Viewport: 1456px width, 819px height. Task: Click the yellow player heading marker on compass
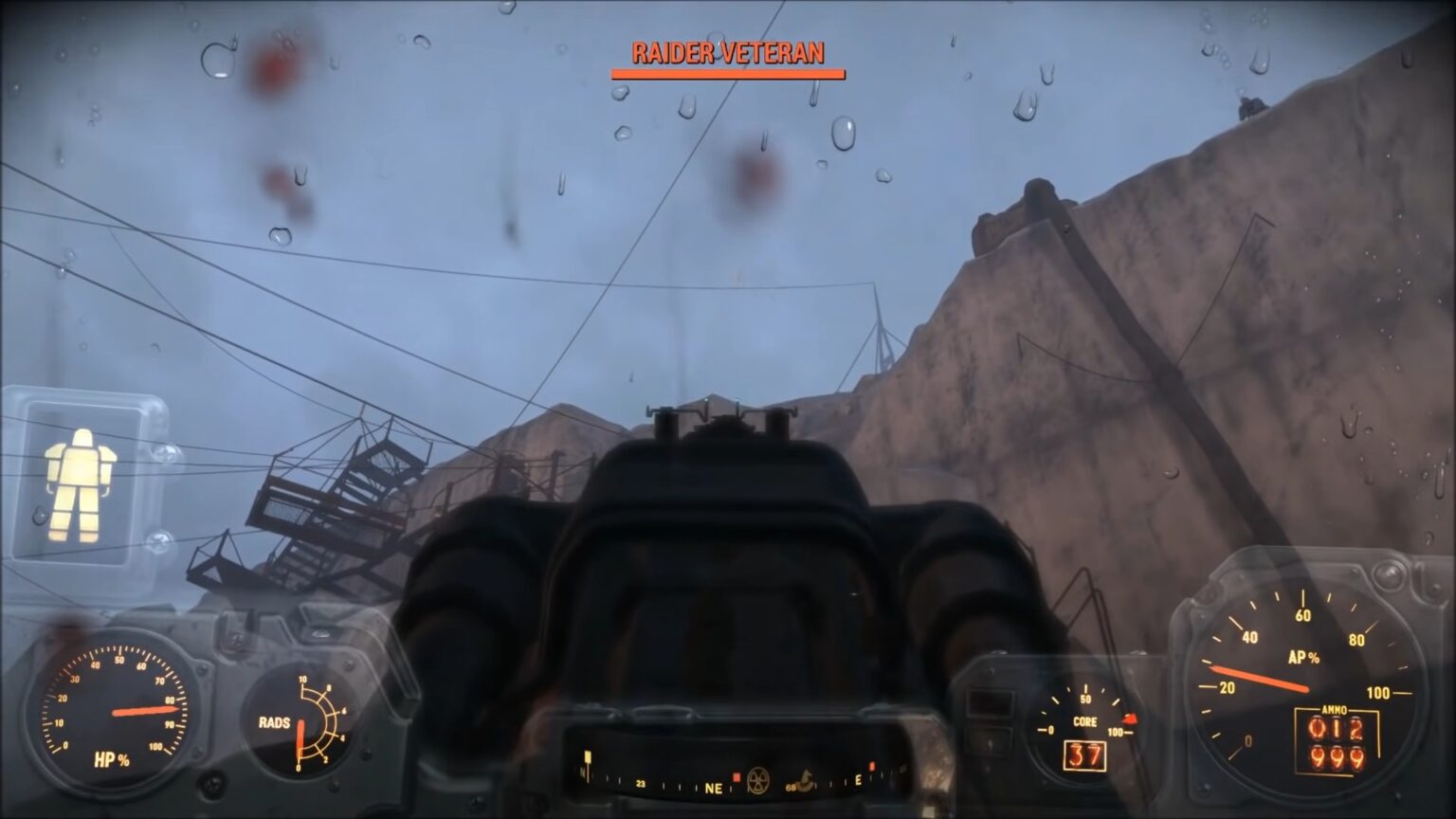[588, 756]
